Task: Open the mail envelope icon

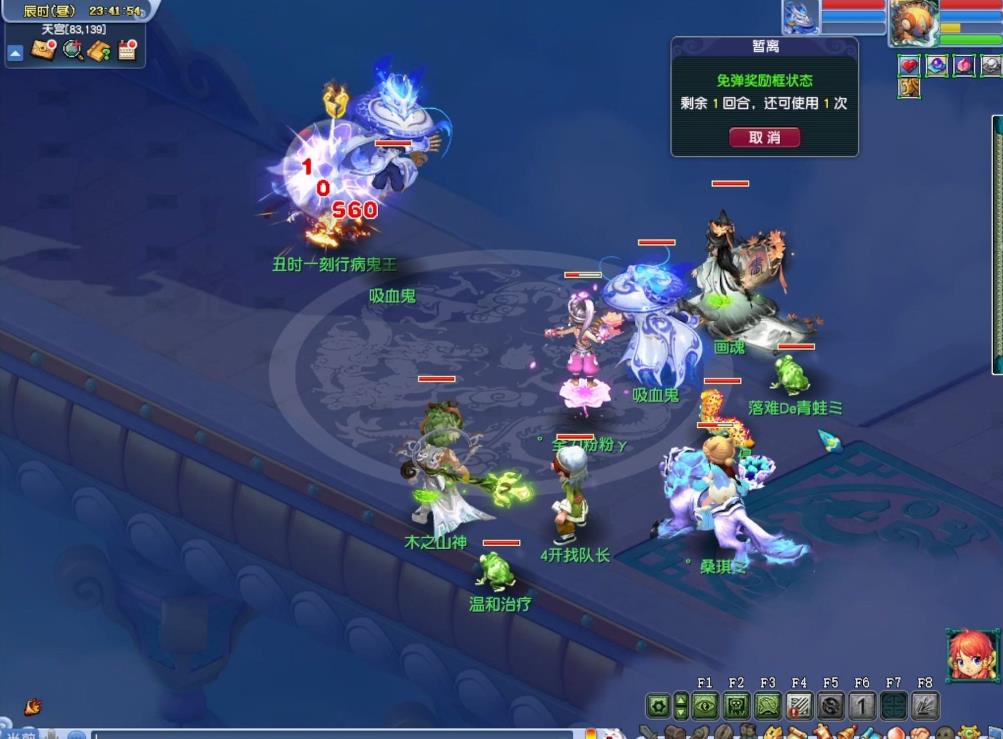Action: 43,50
